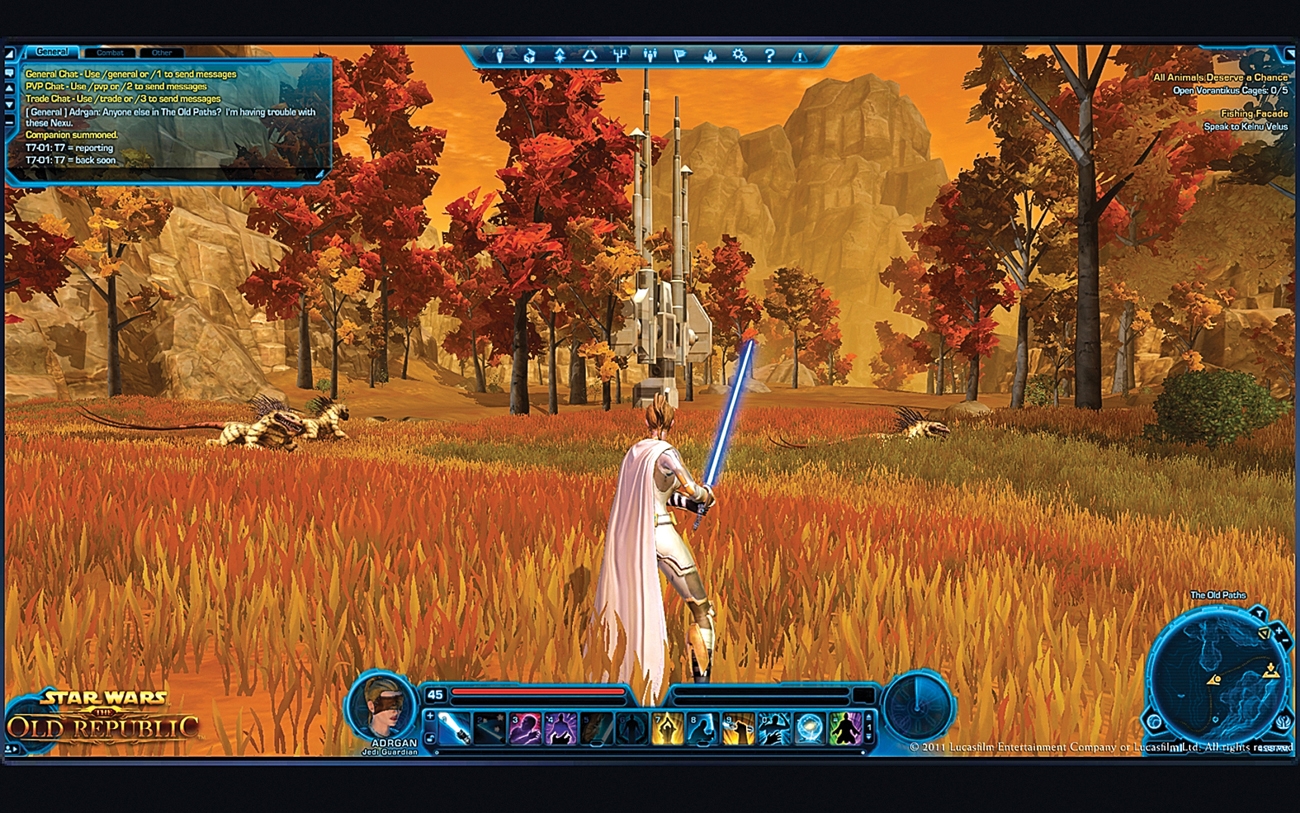1300x813 pixels.
Task: Open the starship icon in the top menu
Action: click(710, 56)
